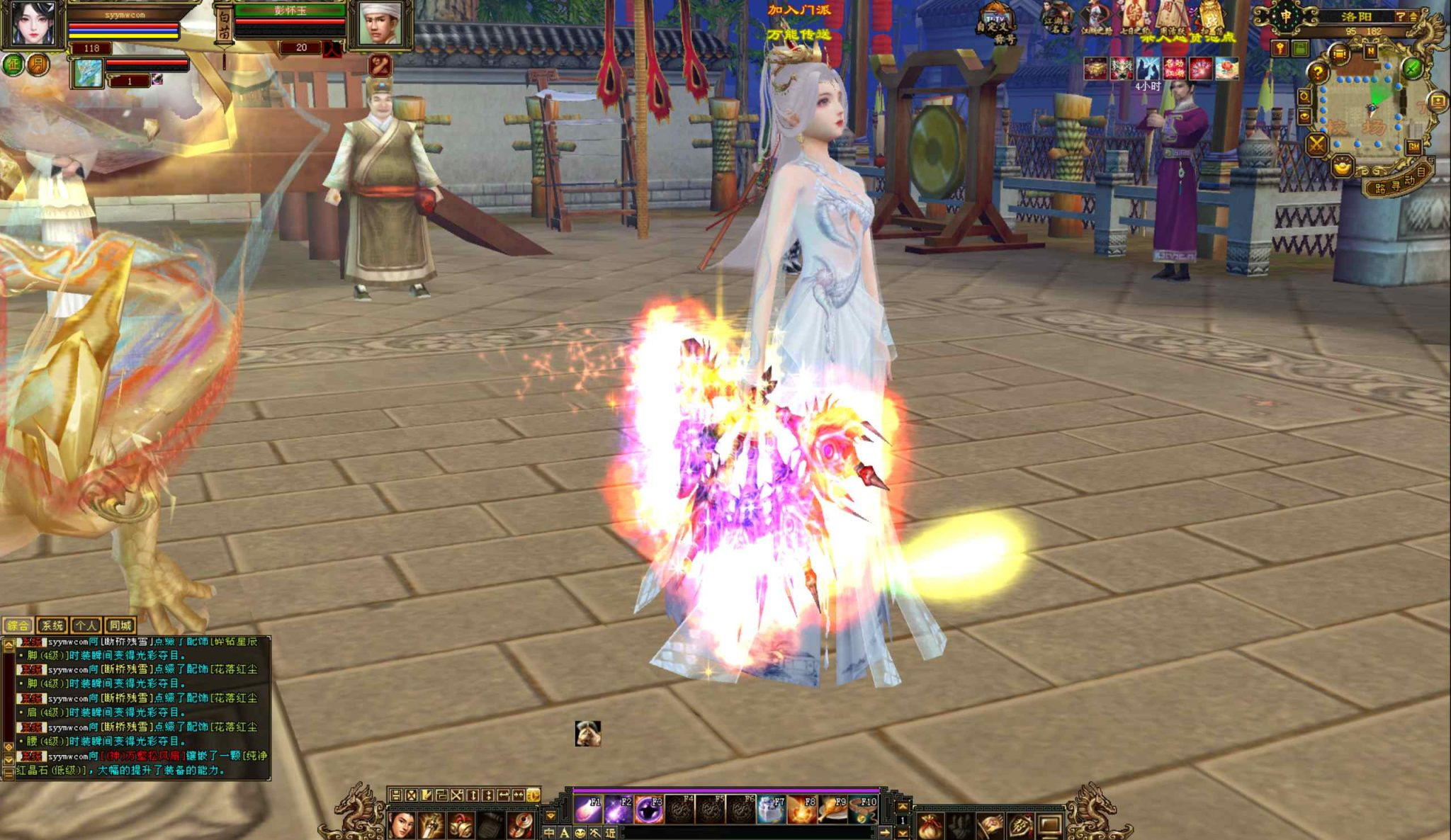Activate the F1 pink comet skill
This screenshot has height=840, width=1451.
point(587,808)
